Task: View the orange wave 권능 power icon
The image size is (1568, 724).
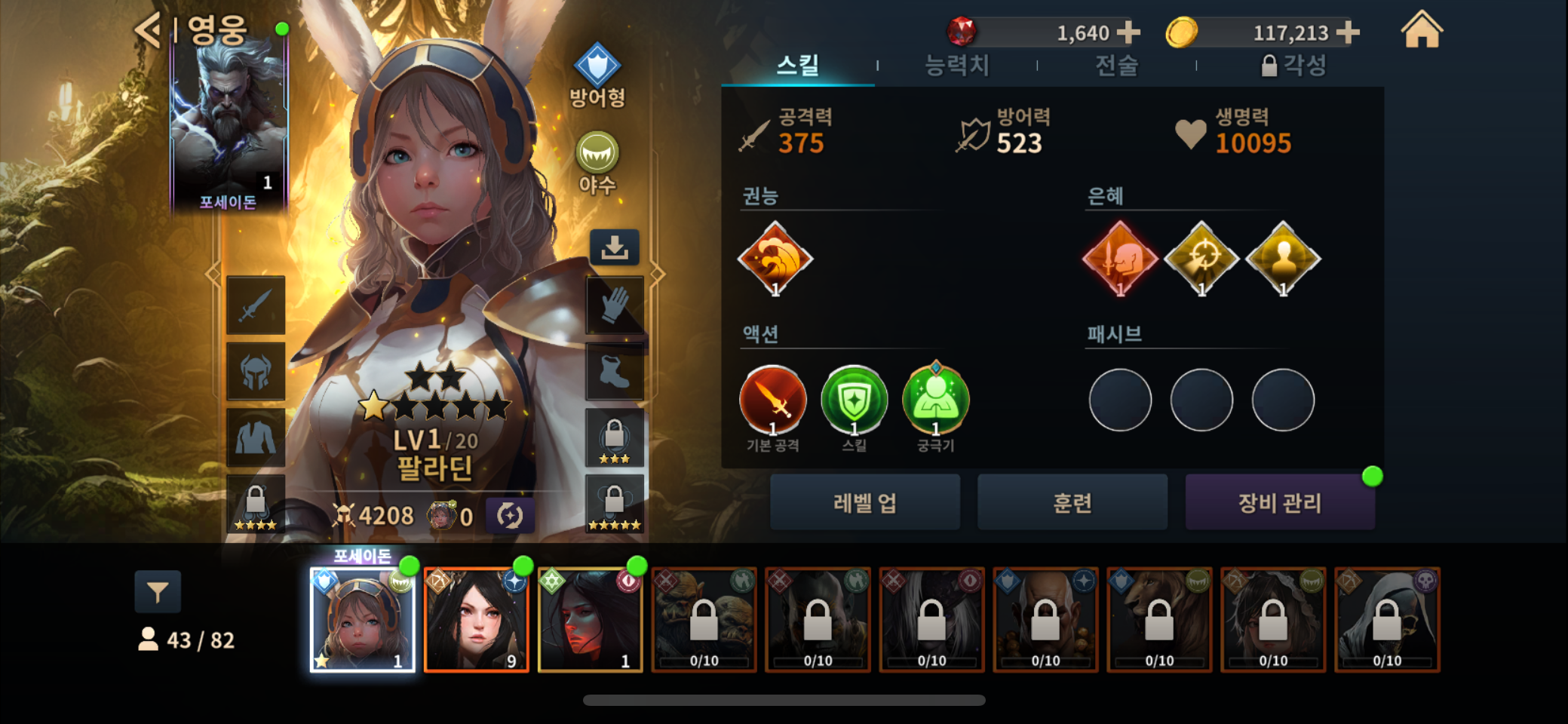Action: [775, 259]
